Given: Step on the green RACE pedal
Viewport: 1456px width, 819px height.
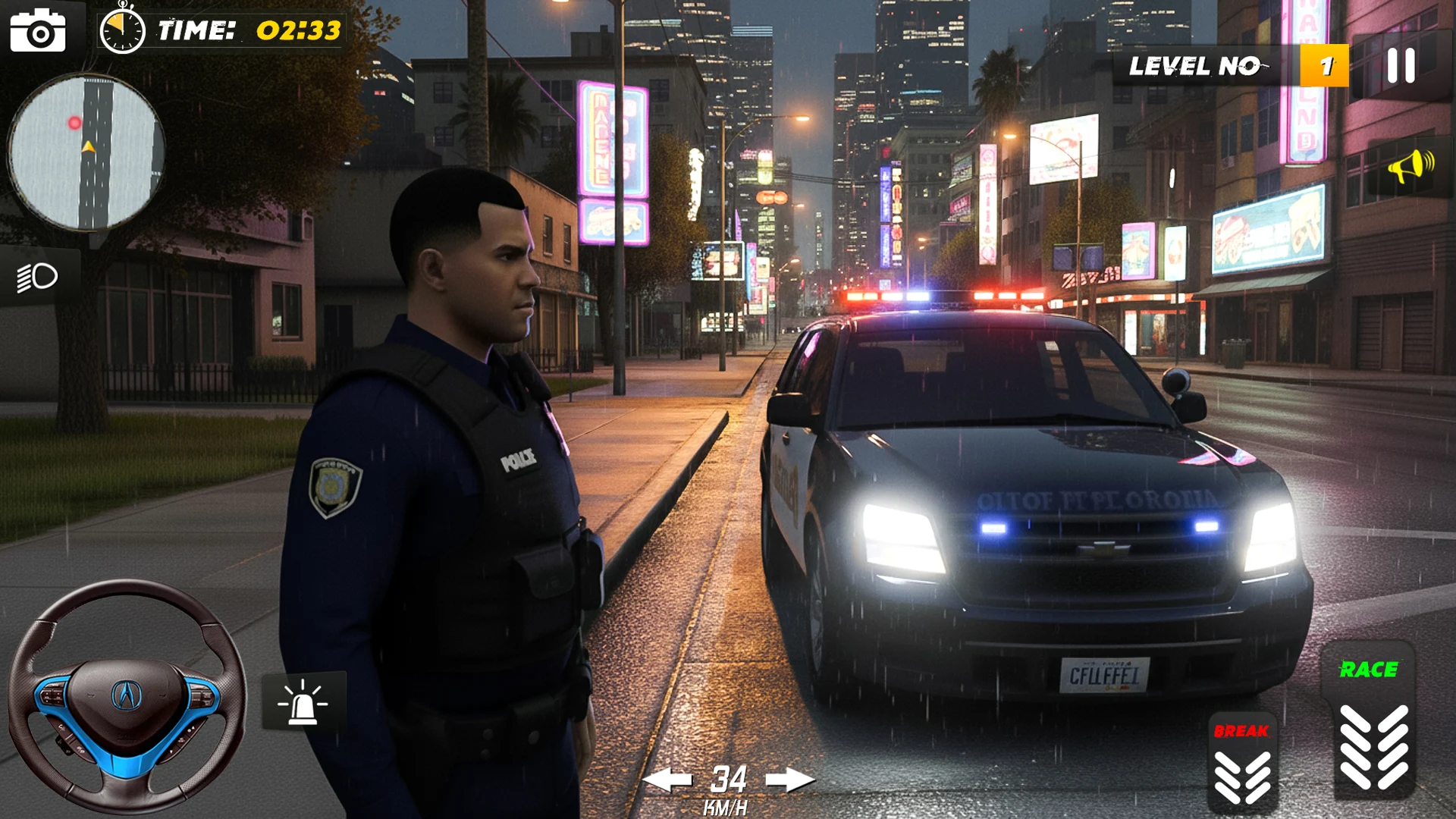Looking at the screenshot, I should click(x=1370, y=720).
